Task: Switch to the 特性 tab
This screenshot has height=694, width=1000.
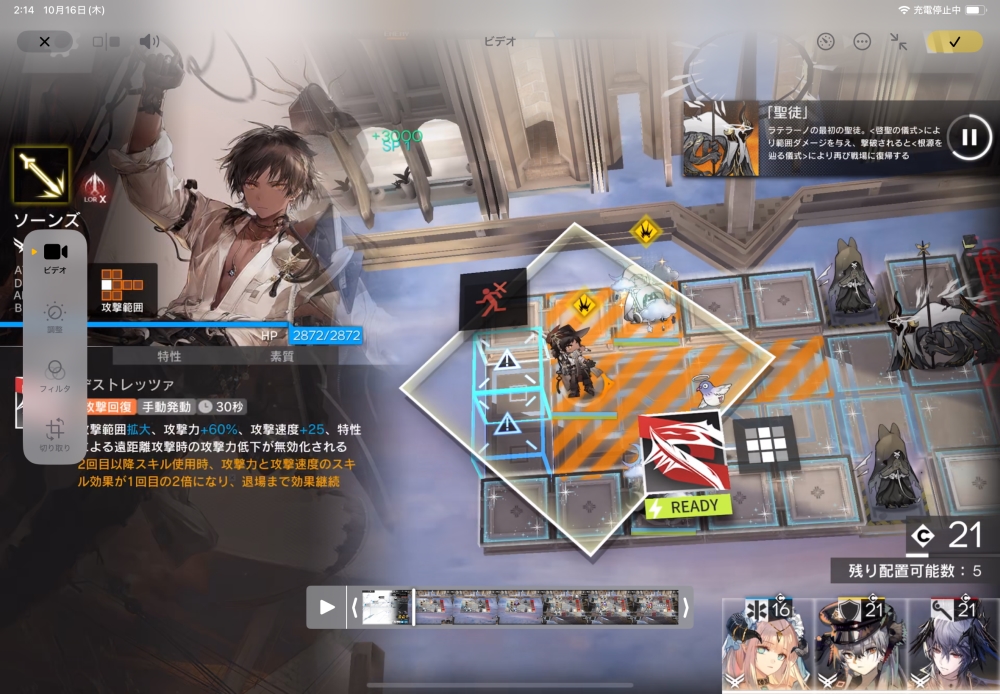Action: tap(170, 356)
